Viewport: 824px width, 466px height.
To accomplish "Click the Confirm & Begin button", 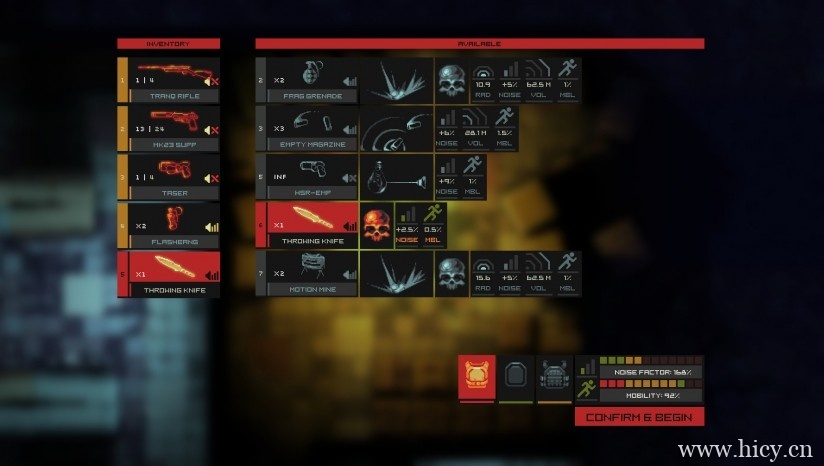I will pos(640,417).
